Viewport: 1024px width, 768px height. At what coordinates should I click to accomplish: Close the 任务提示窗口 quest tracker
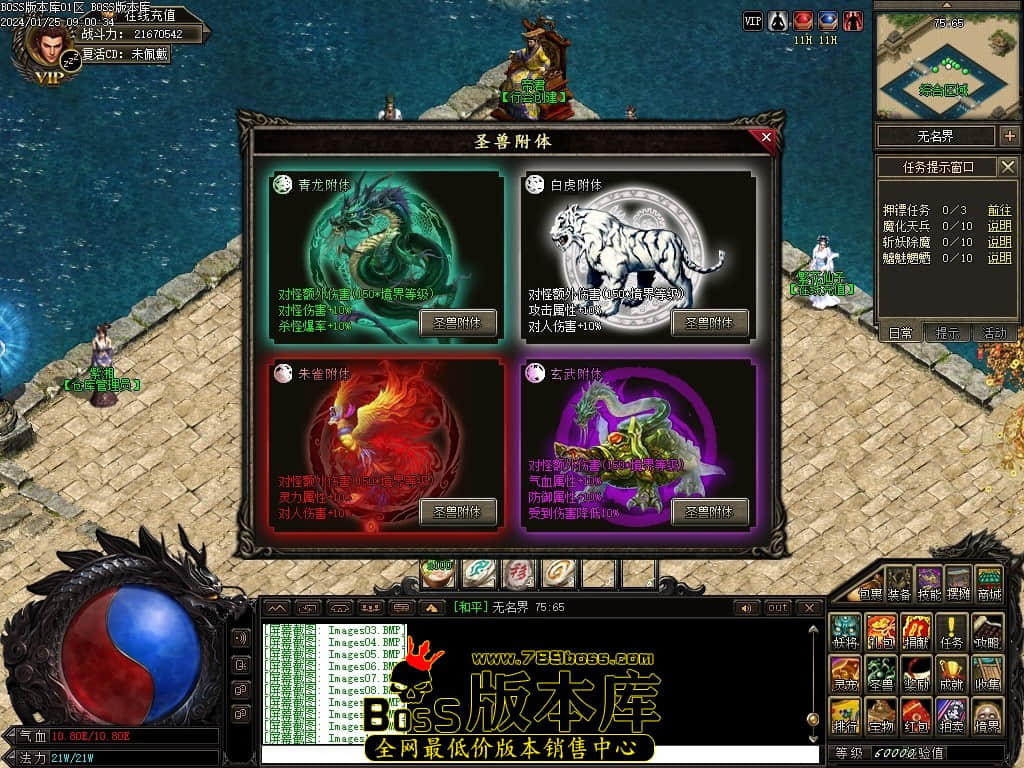tap(1008, 167)
